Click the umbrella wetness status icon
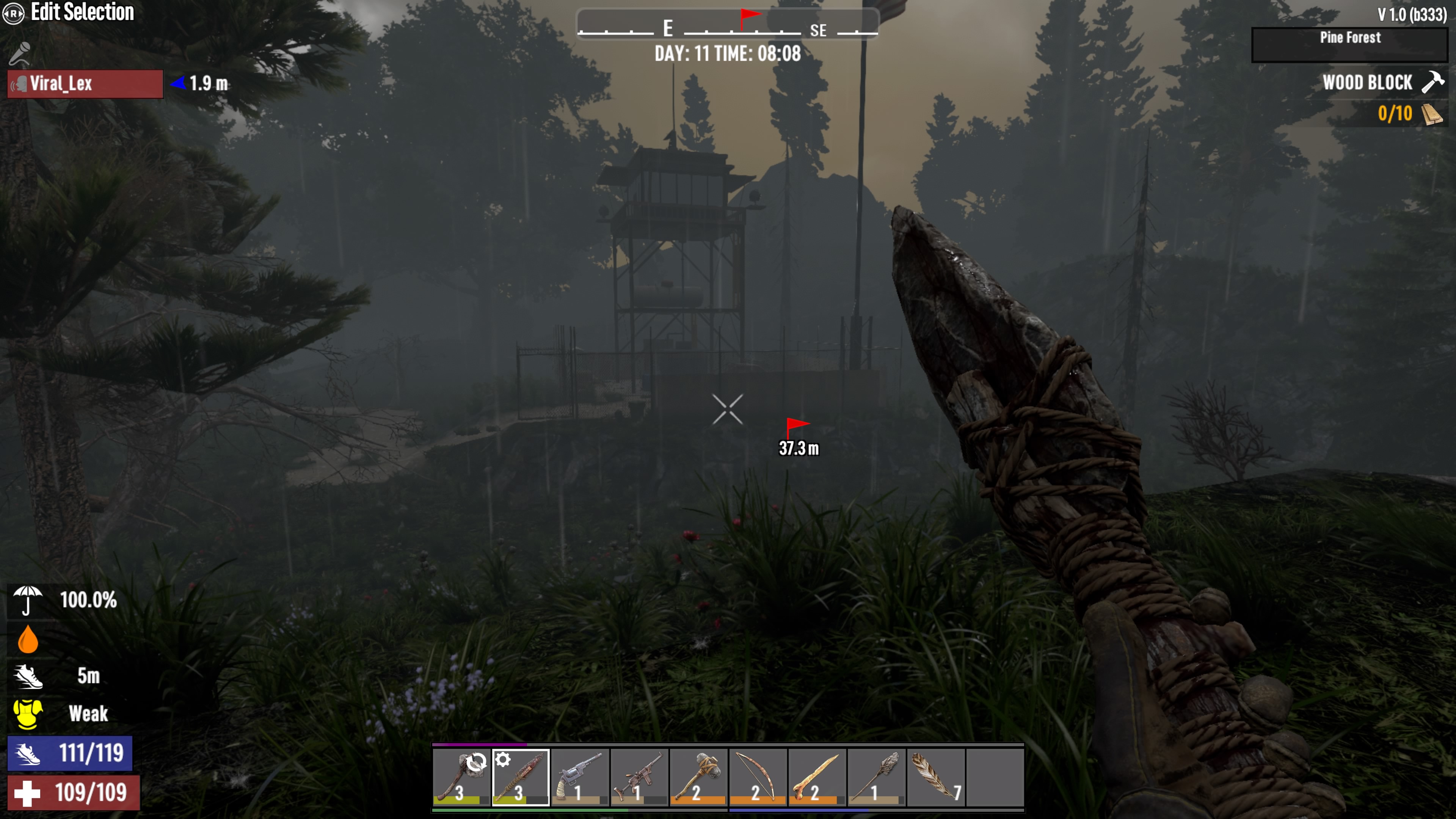Screen dimensions: 1456x819 pos(27,600)
